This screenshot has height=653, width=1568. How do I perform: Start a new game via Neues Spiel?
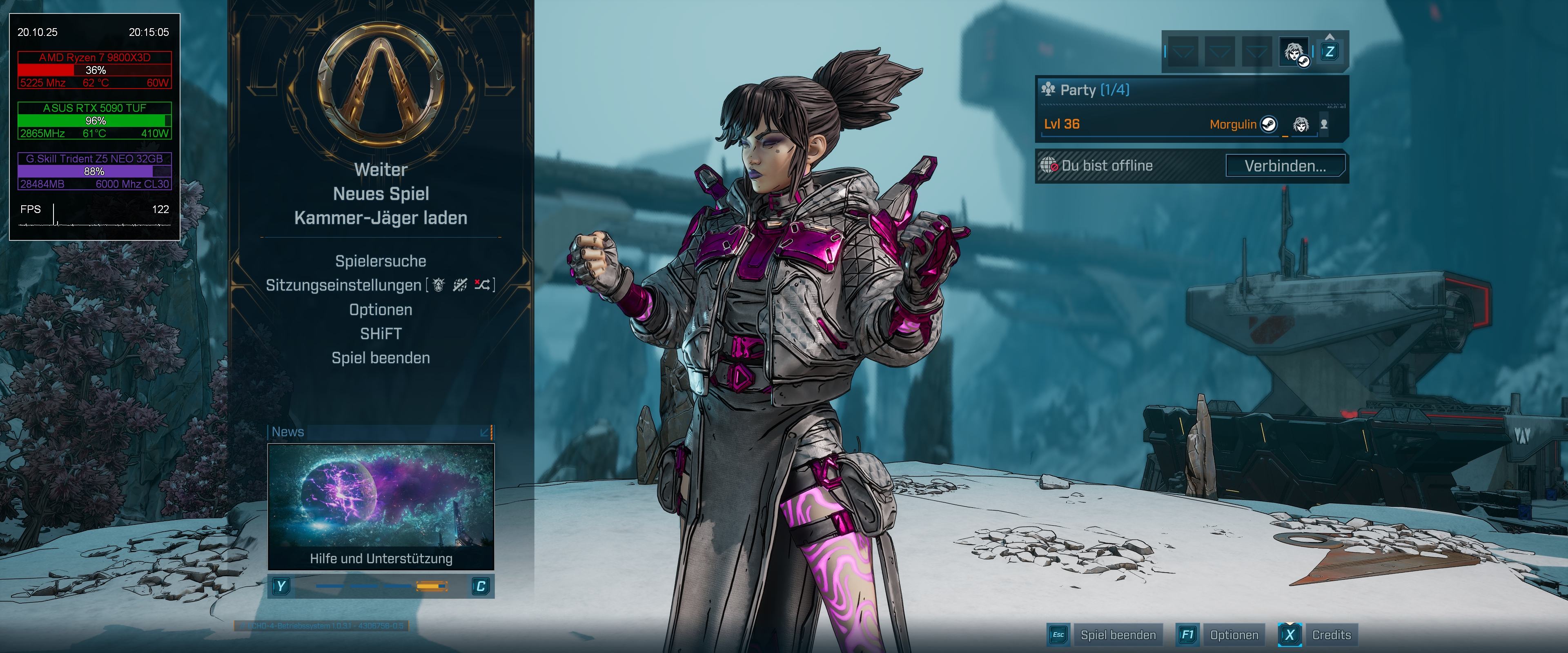click(381, 194)
